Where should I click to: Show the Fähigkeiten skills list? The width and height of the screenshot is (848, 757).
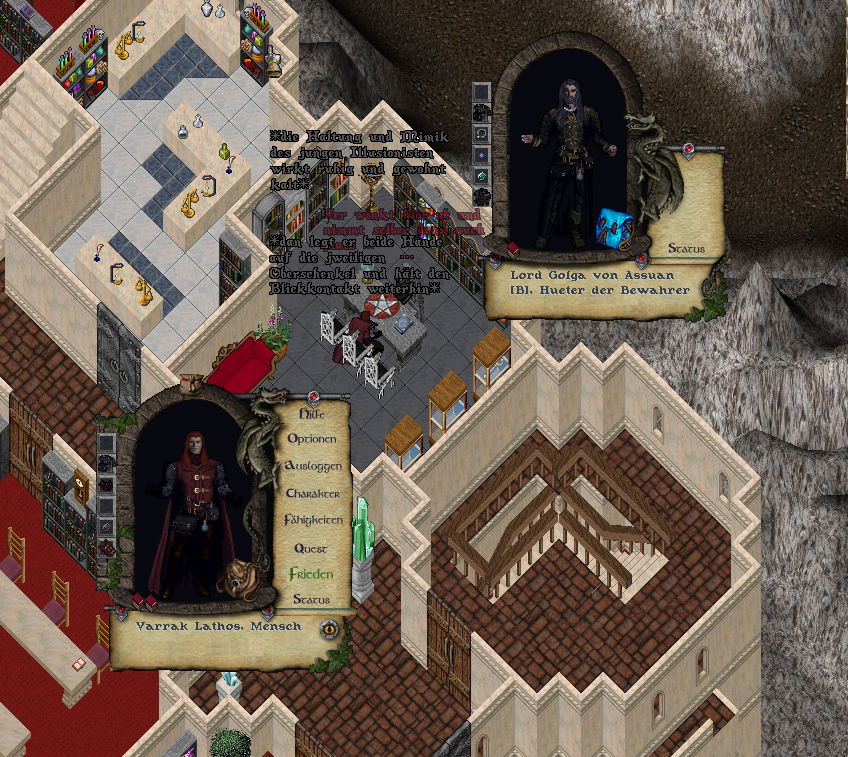pos(313,521)
